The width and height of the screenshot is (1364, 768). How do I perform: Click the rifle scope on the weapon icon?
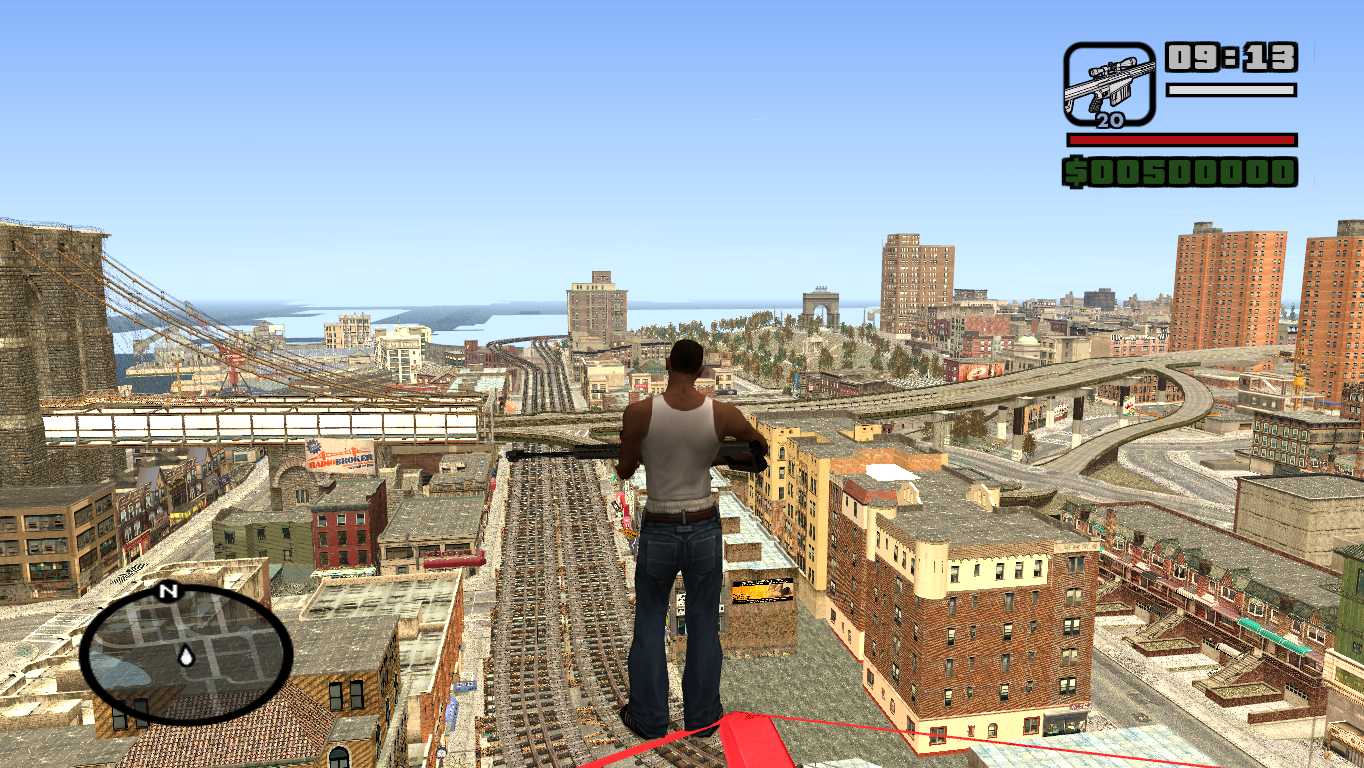tap(1110, 68)
